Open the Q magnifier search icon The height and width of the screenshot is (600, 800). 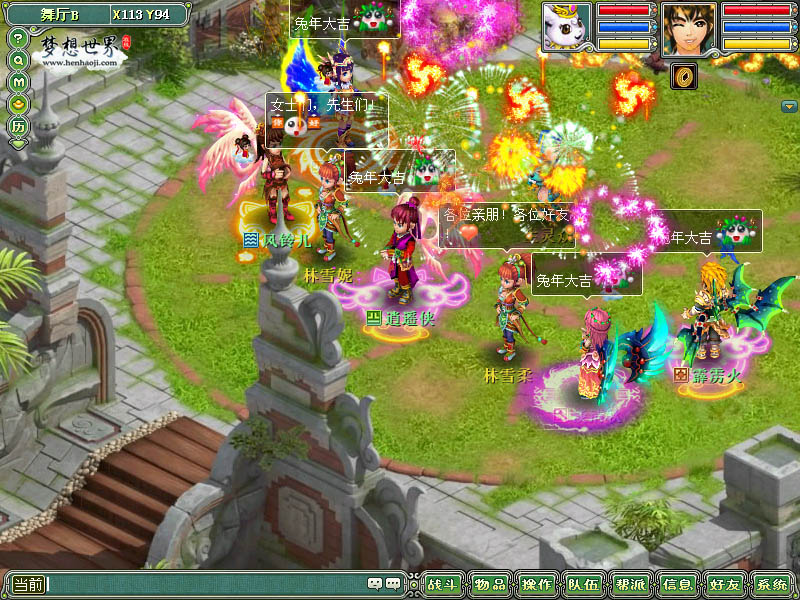coord(18,60)
